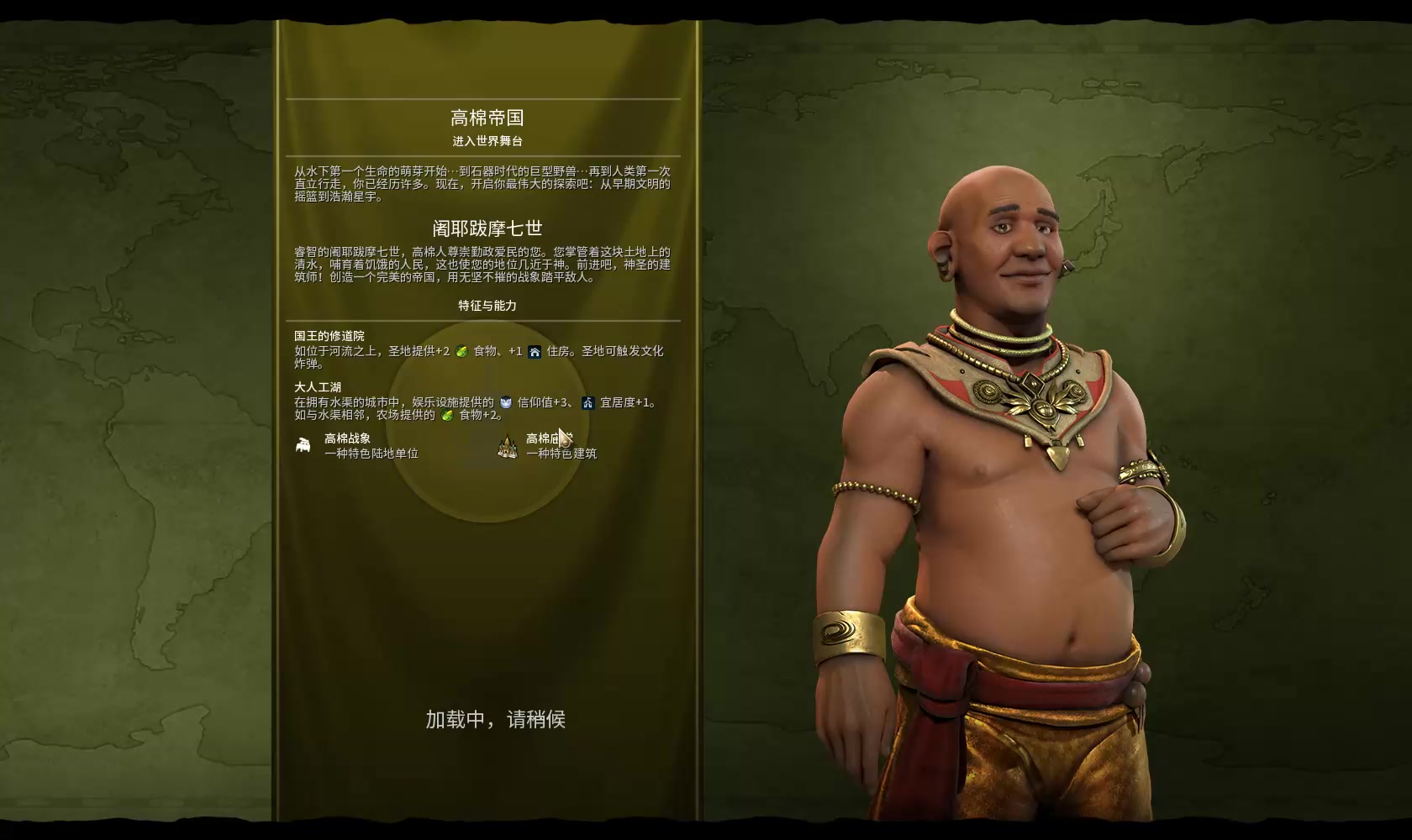Image resolution: width=1412 pixels, height=840 pixels.
Task: Toggle the 高棉庙宇 building preview
Action: pyautogui.click(x=546, y=438)
